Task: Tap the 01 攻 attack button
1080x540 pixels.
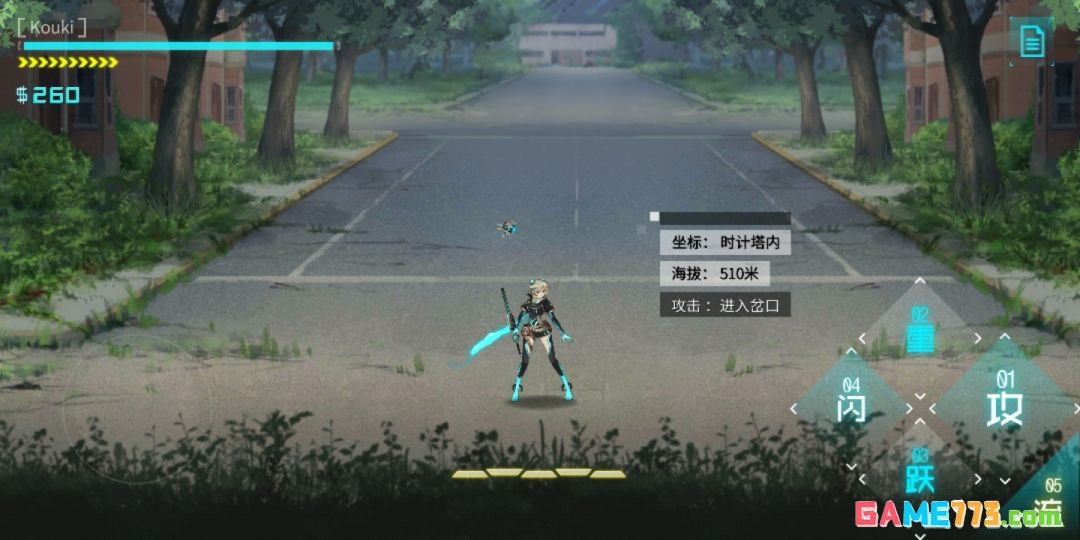Action: [x=1004, y=403]
